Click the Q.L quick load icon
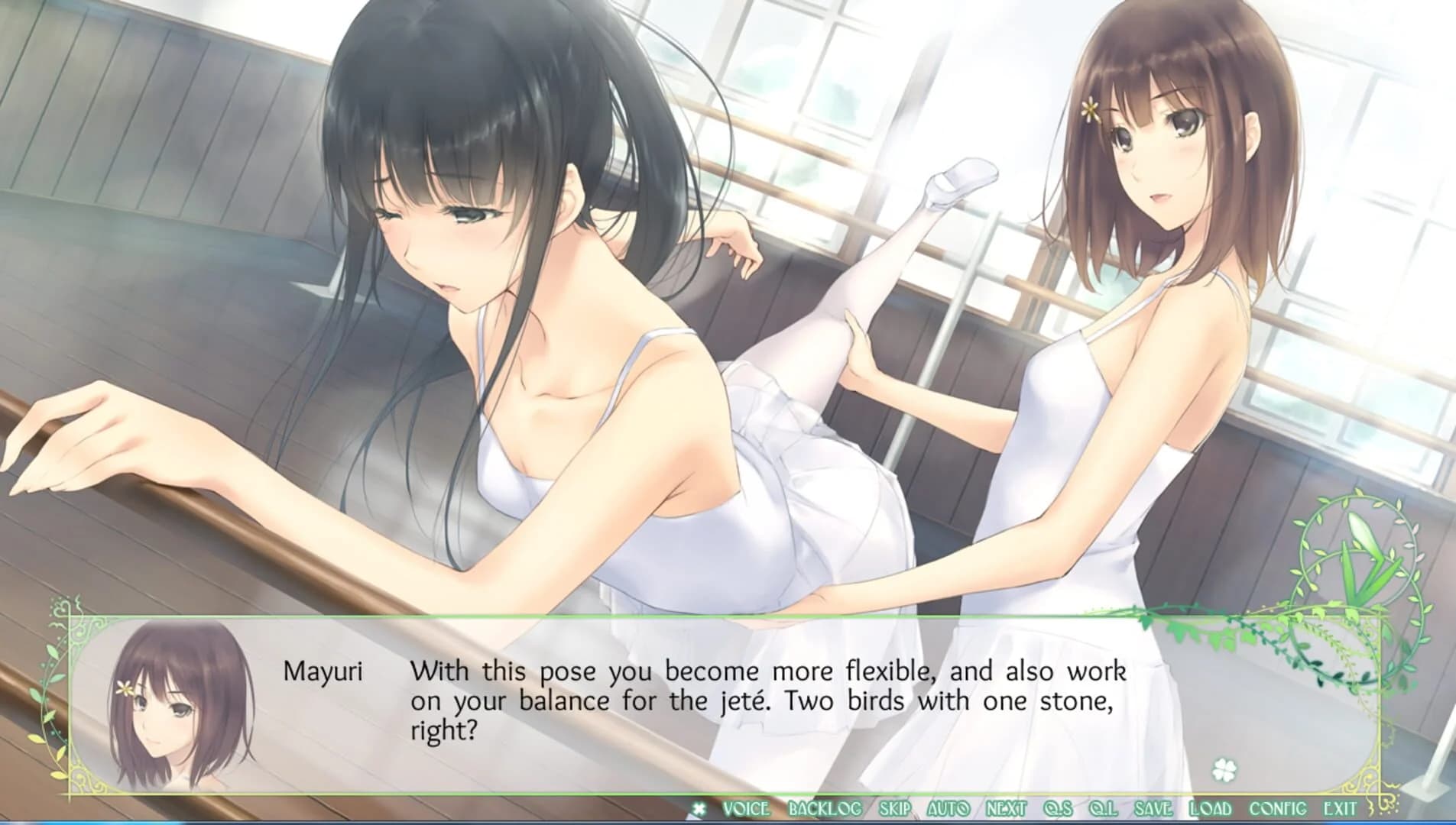1456x825 pixels. pyautogui.click(x=1104, y=807)
